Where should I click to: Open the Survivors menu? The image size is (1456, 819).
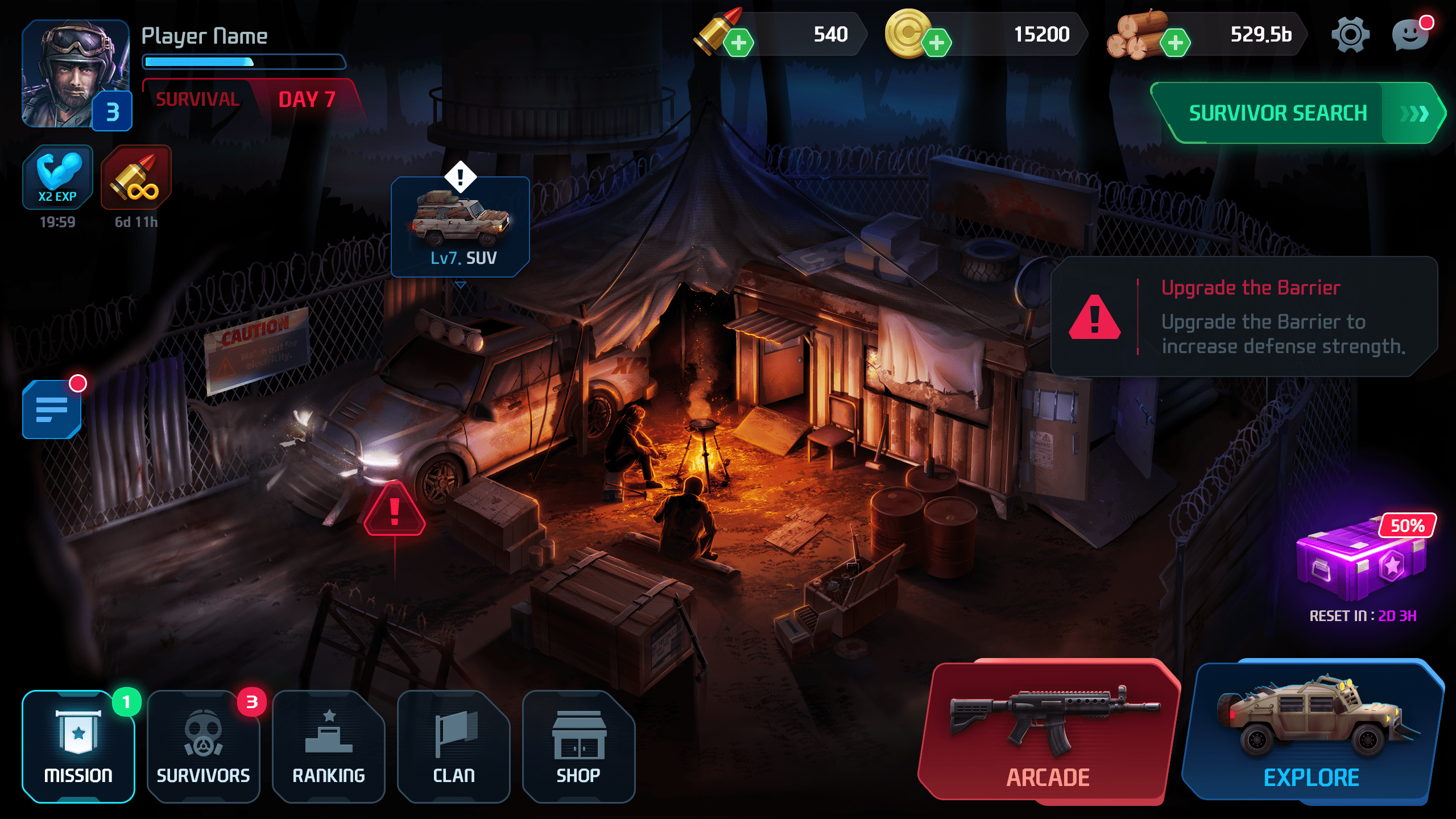[203, 746]
